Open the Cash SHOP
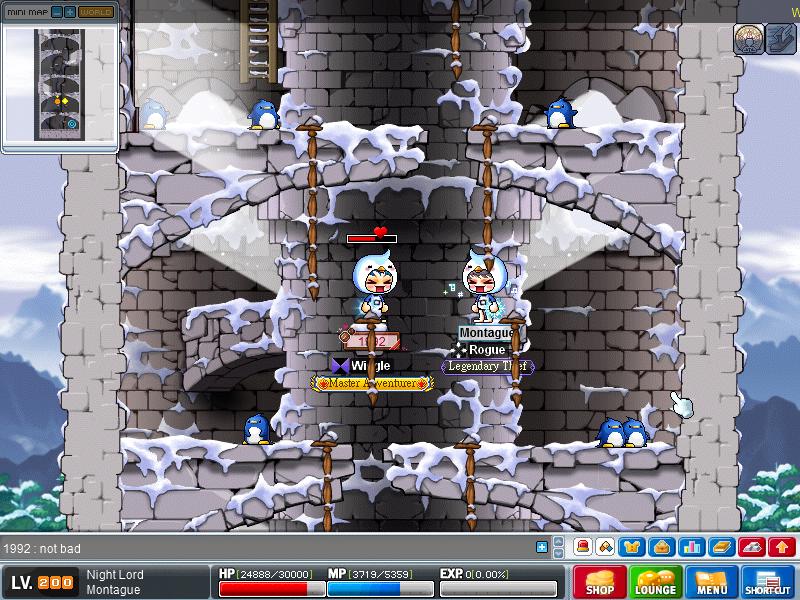The height and width of the screenshot is (600, 800). 600,582
